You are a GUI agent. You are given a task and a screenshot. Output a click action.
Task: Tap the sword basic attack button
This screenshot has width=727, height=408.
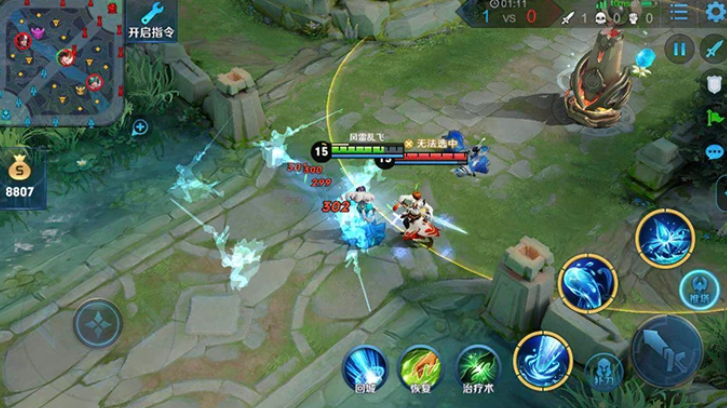point(666,350)
